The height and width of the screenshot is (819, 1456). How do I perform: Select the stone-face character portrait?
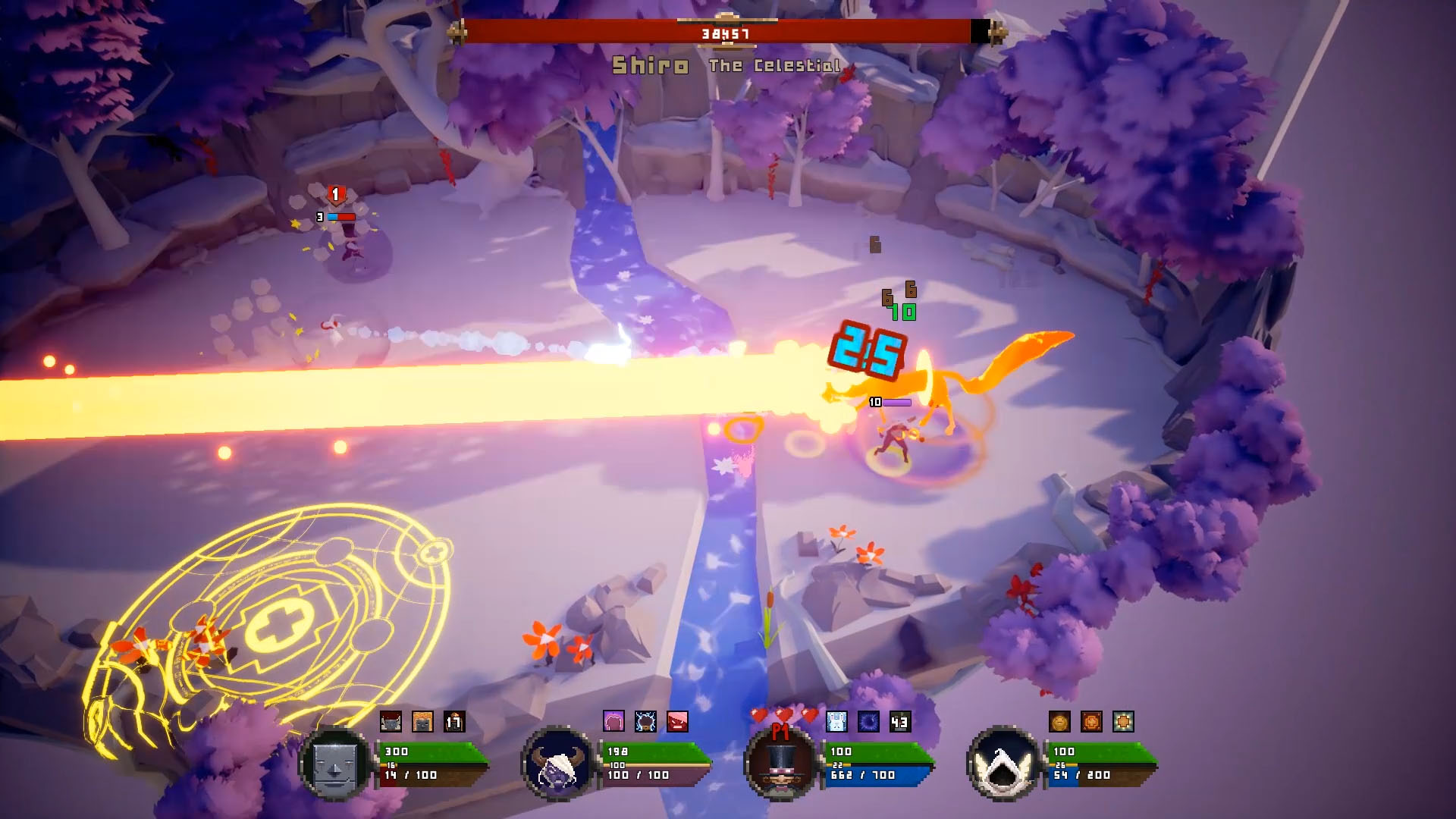pyautogui.click(x=334, y=764)
